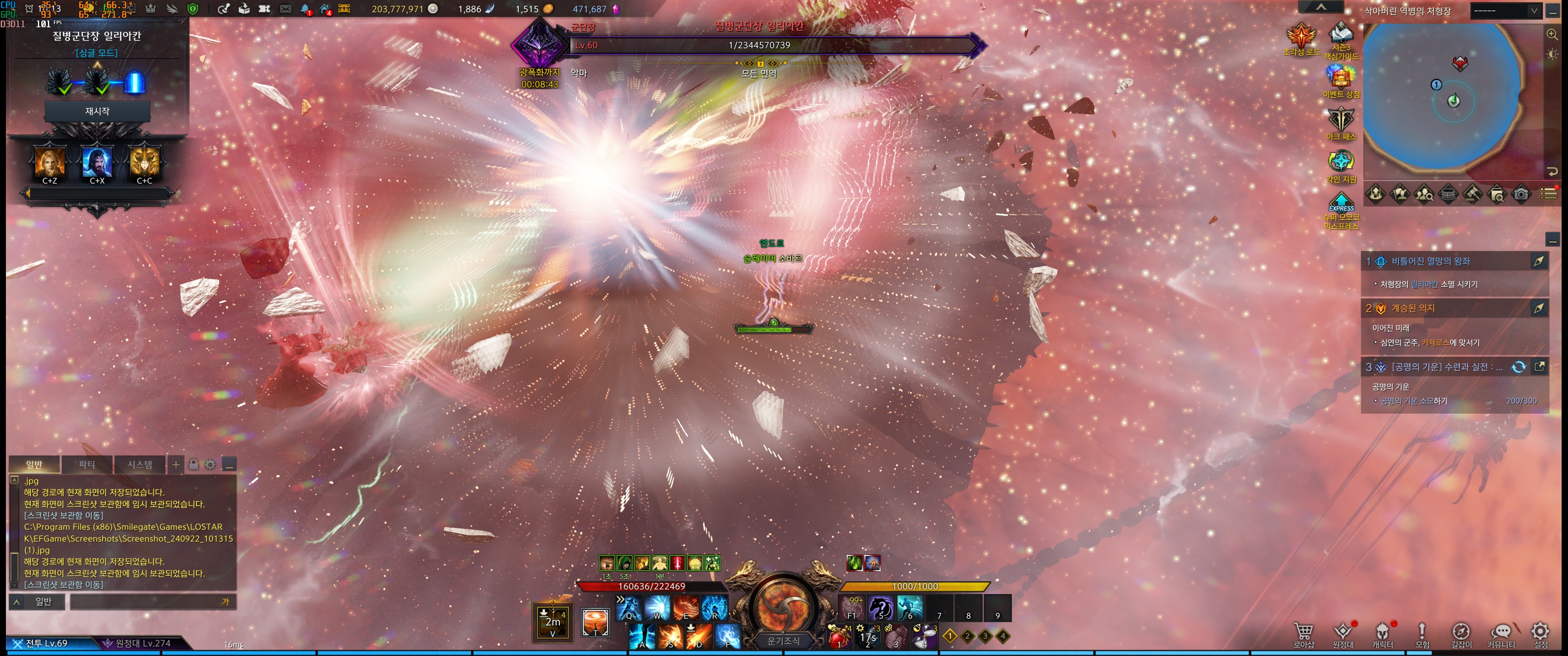Open the mail envelope icon in top bar
Screen dimensions: 1568x656
[285, 9]
